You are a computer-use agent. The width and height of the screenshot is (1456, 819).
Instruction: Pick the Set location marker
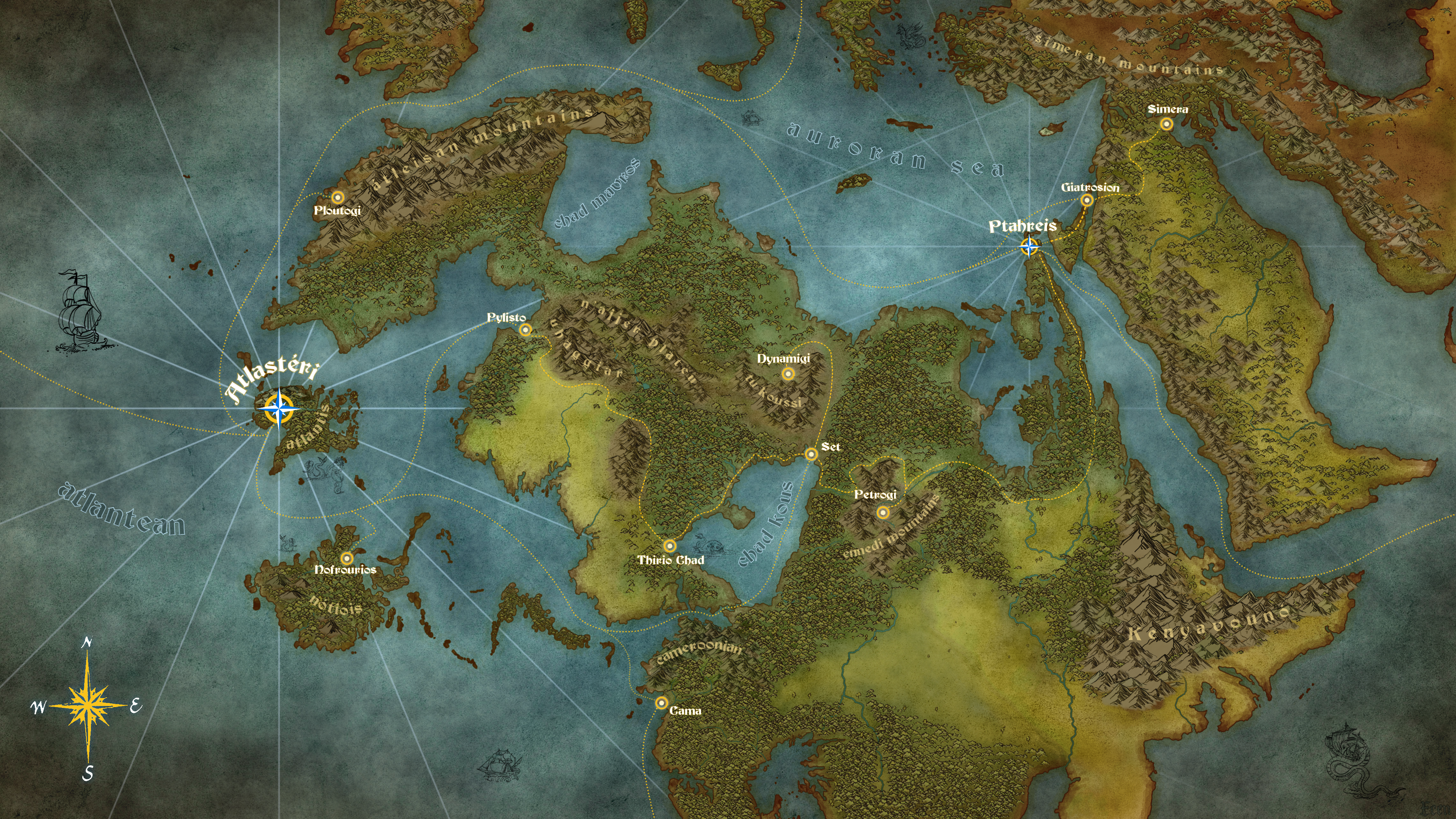pos(811,454)
